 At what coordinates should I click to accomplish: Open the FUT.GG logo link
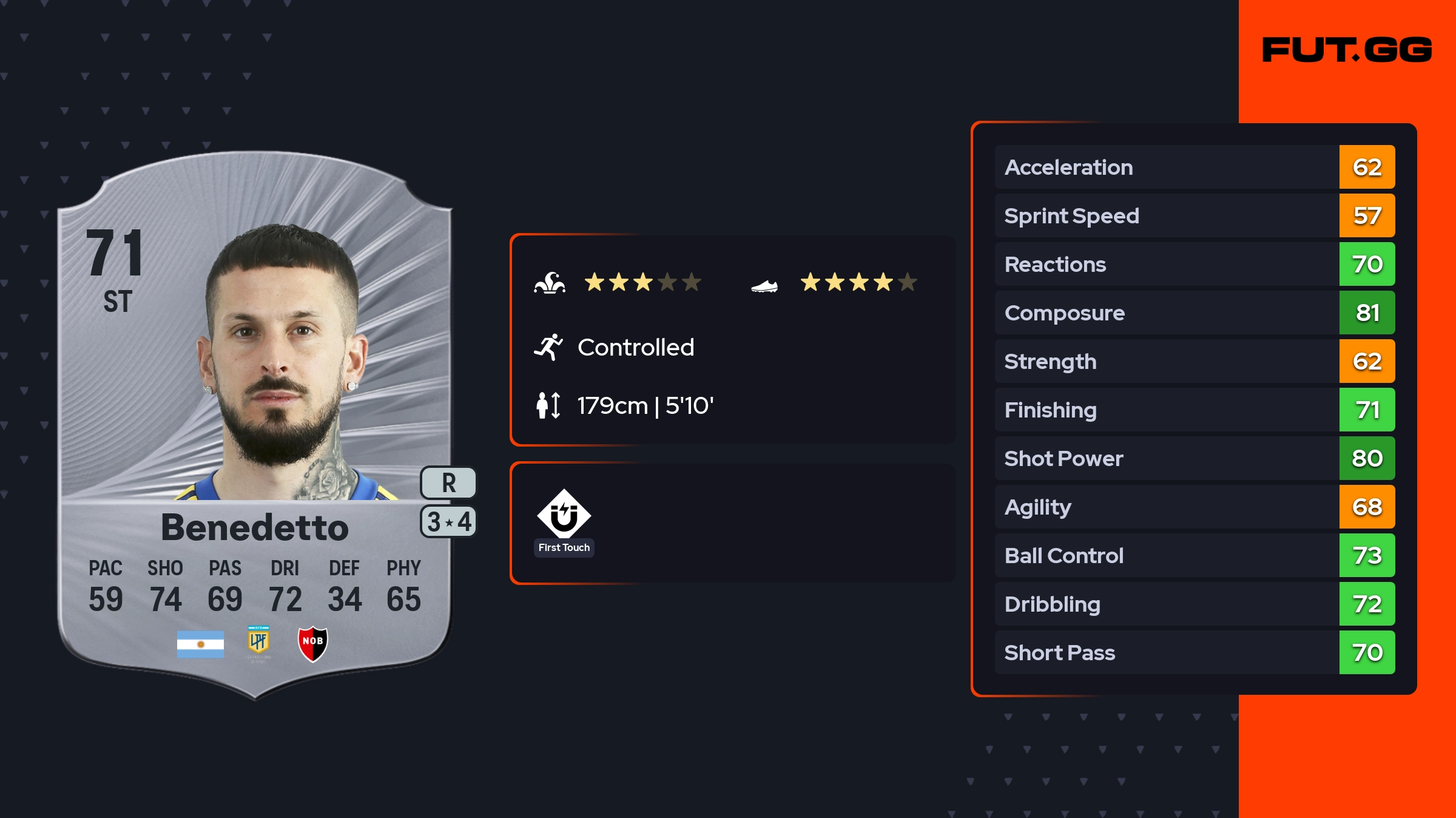pyautogui.click(x=1347, y=50)
